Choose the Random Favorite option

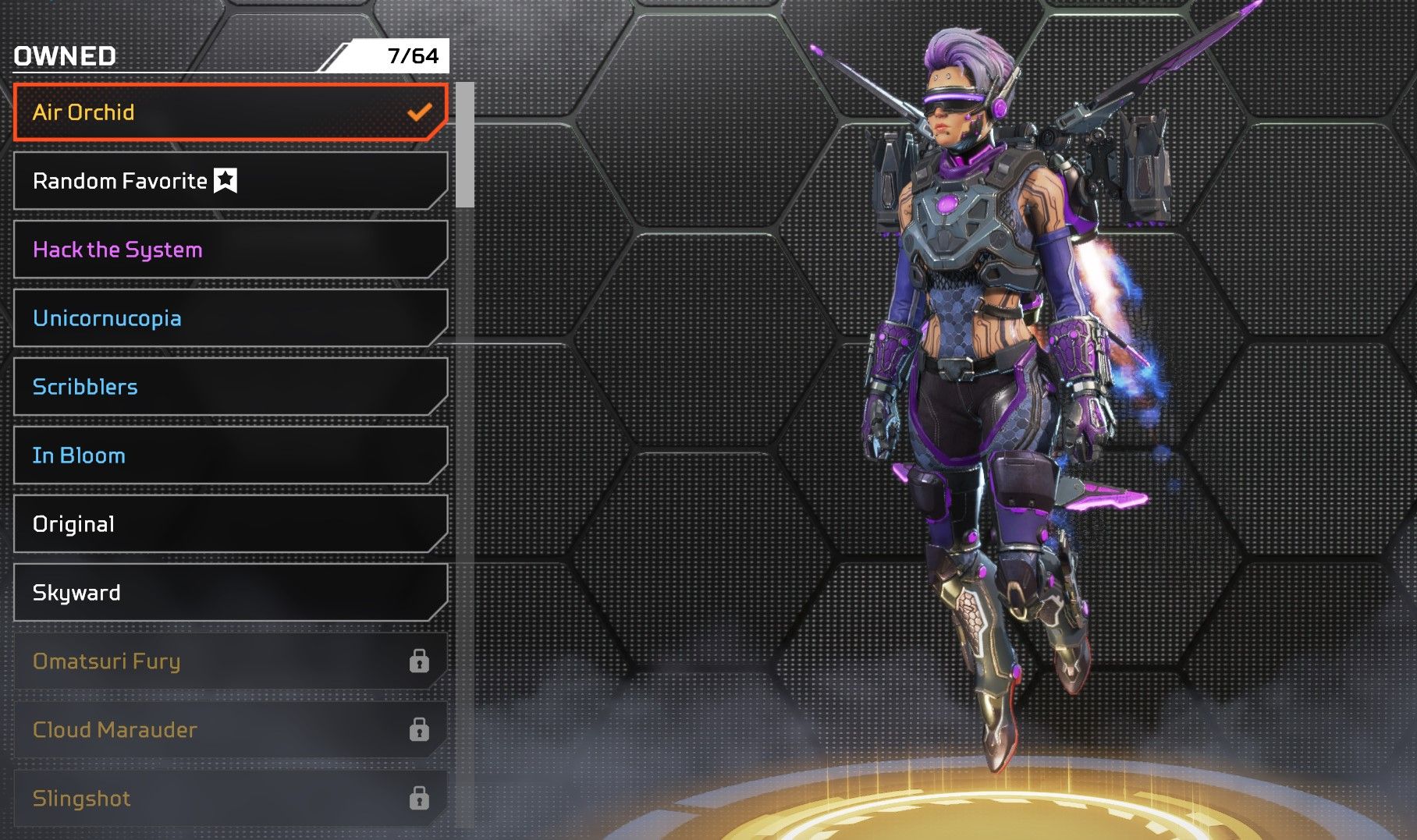(x=230, y=181)
